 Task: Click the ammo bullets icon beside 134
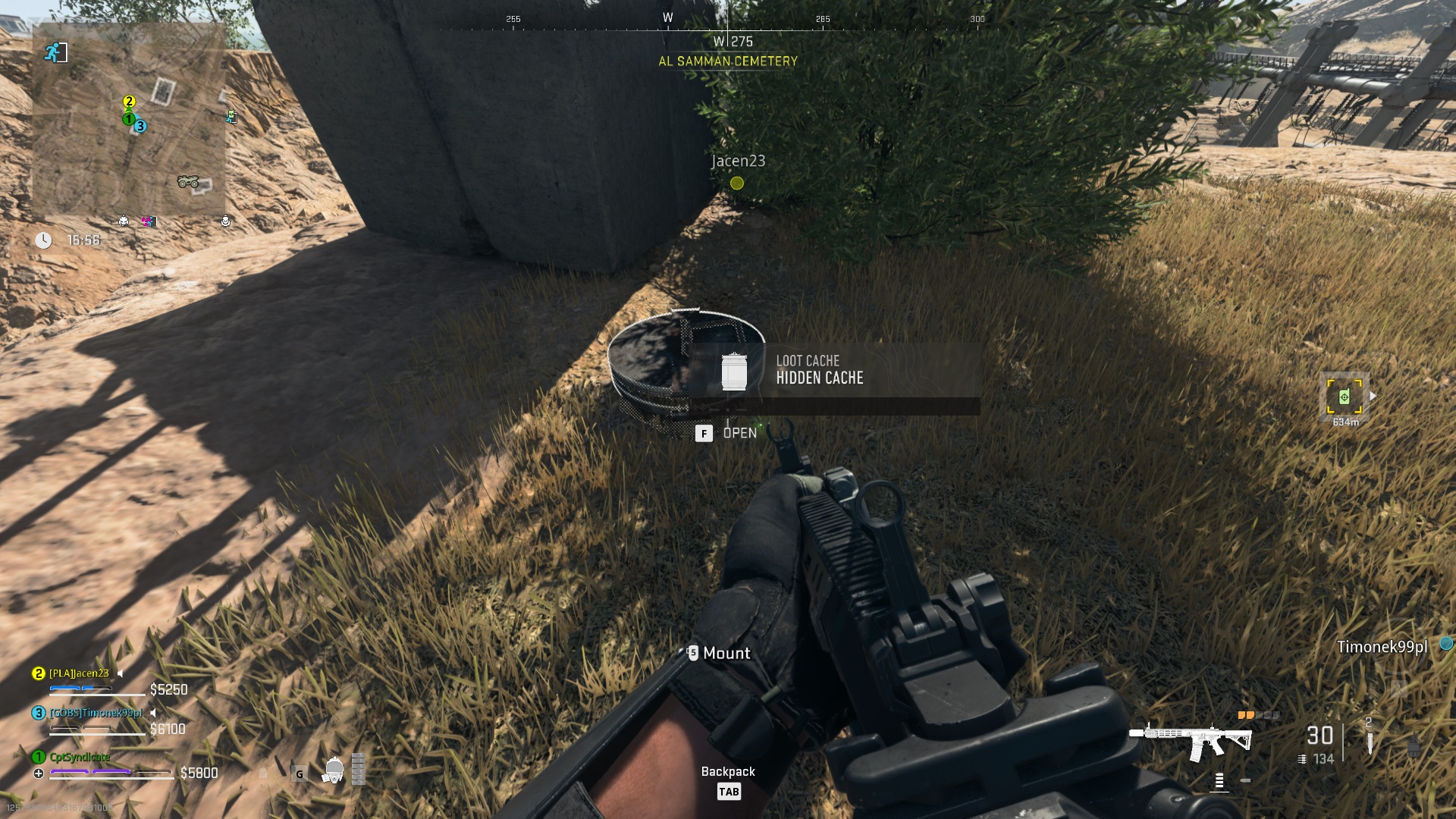coord(1302,760)
